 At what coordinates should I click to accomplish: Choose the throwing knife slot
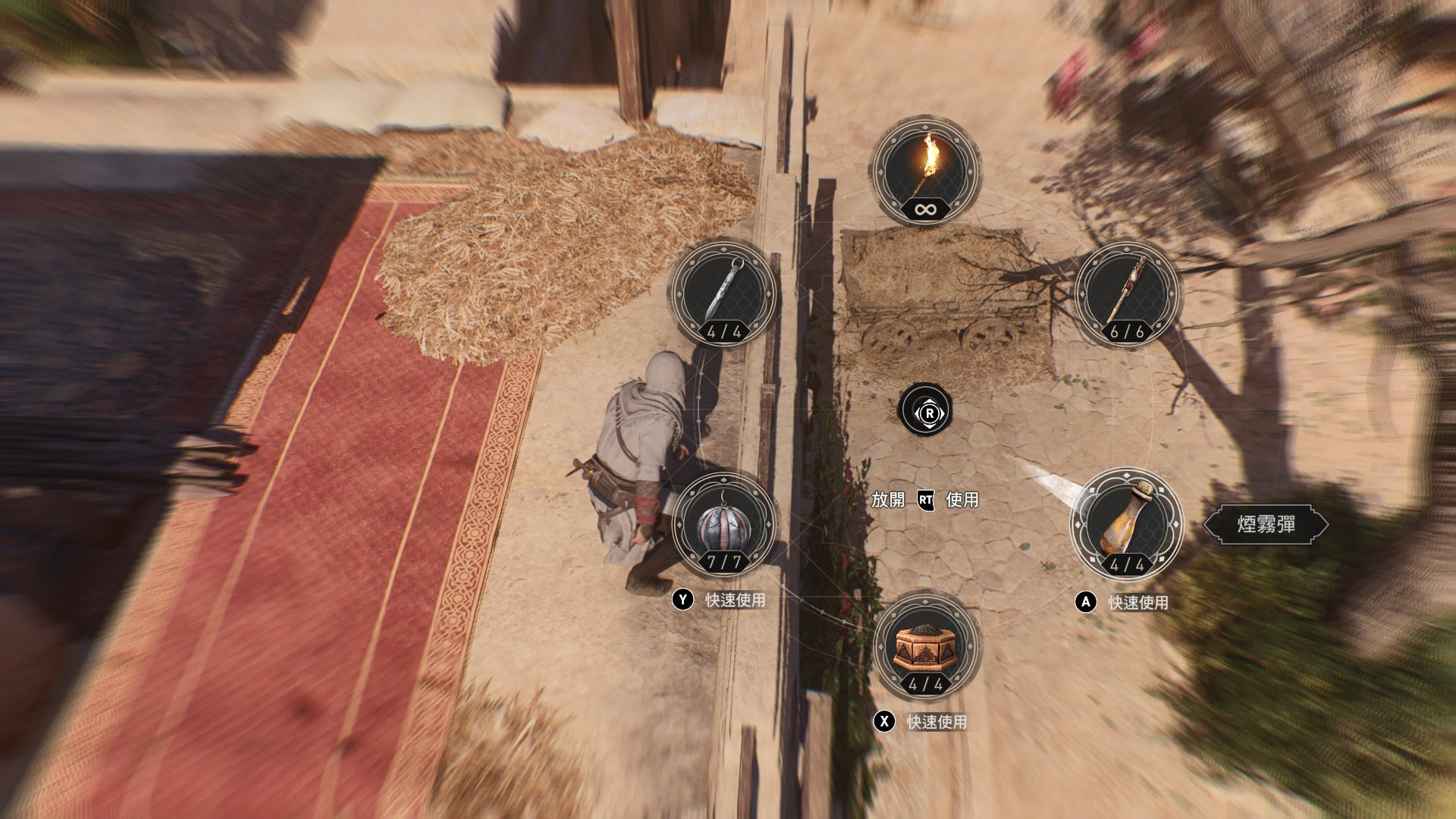[723, 293]
